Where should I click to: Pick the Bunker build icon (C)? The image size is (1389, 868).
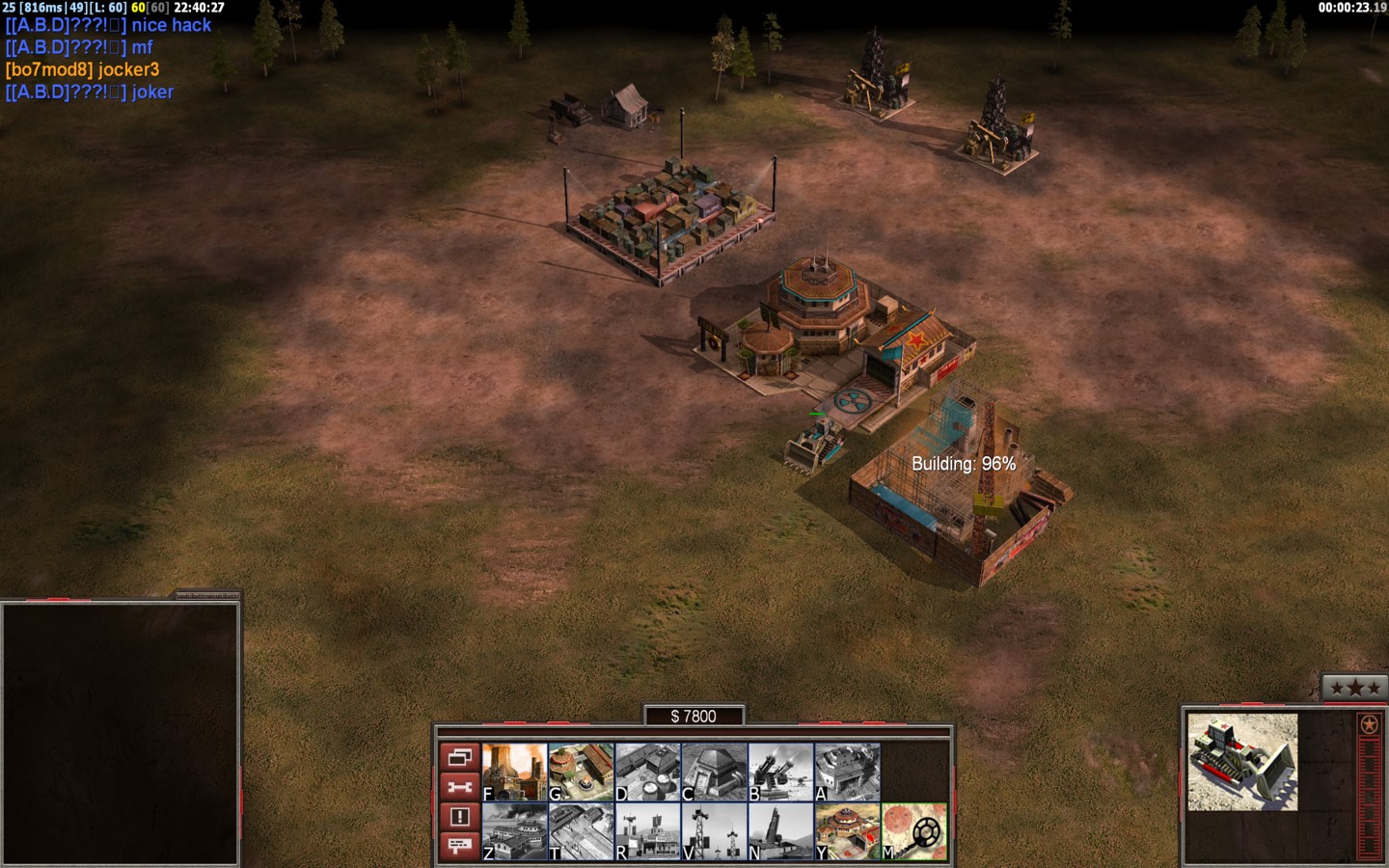click(x=714, y=772)
